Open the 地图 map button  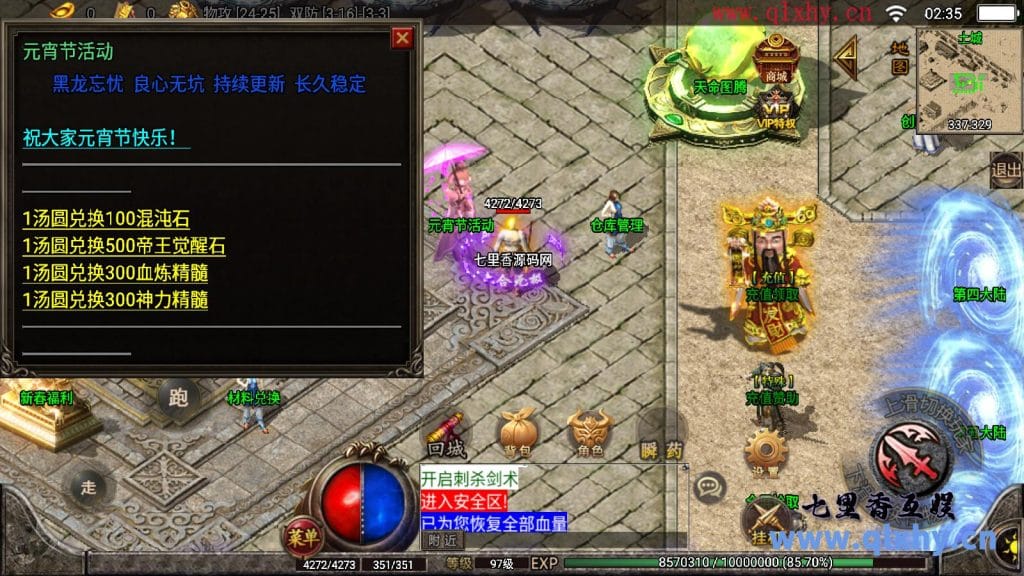900,58
